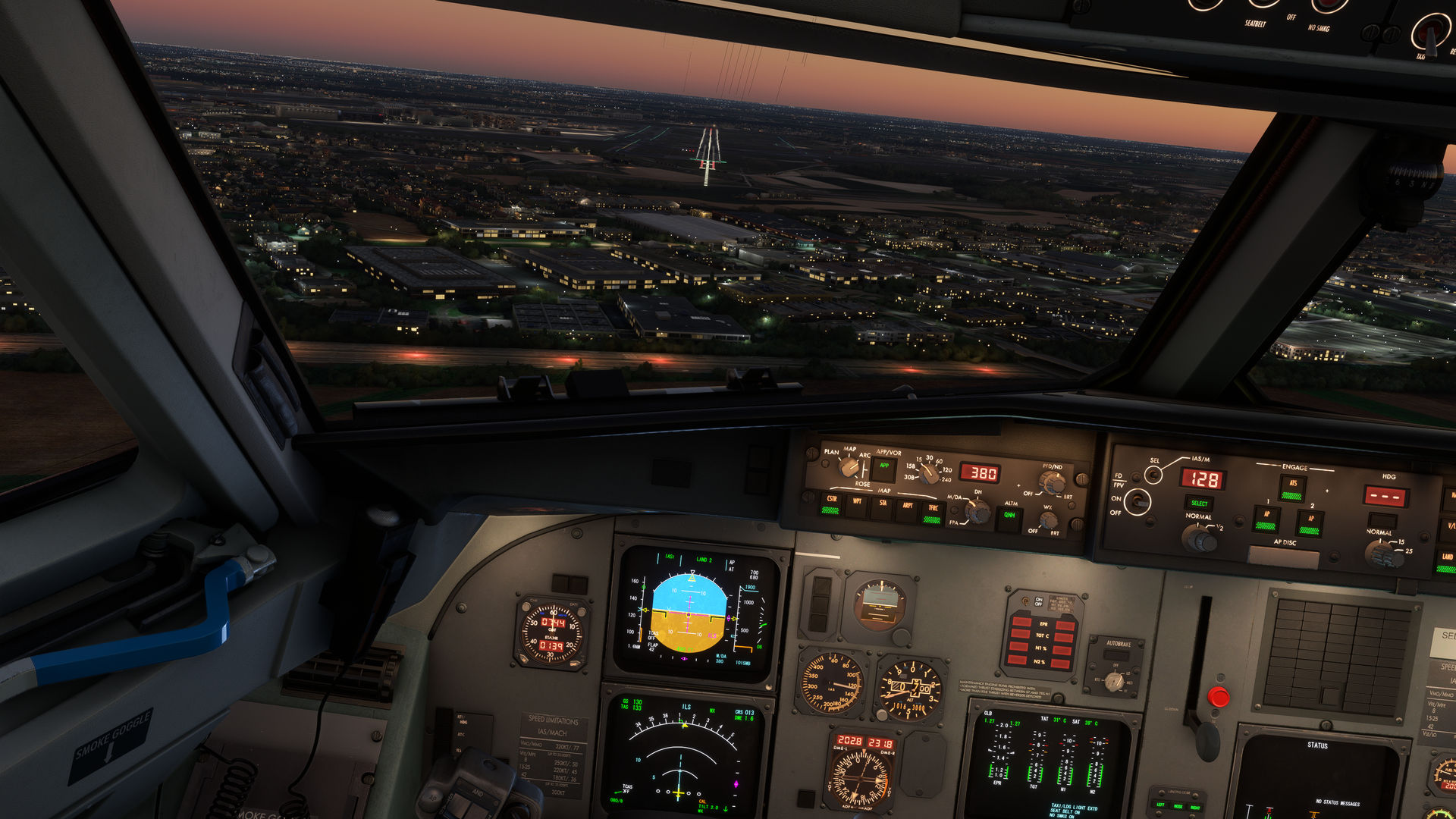
Task: Toggle the TFRC traffic display button
Action: (x=933, y=513)
